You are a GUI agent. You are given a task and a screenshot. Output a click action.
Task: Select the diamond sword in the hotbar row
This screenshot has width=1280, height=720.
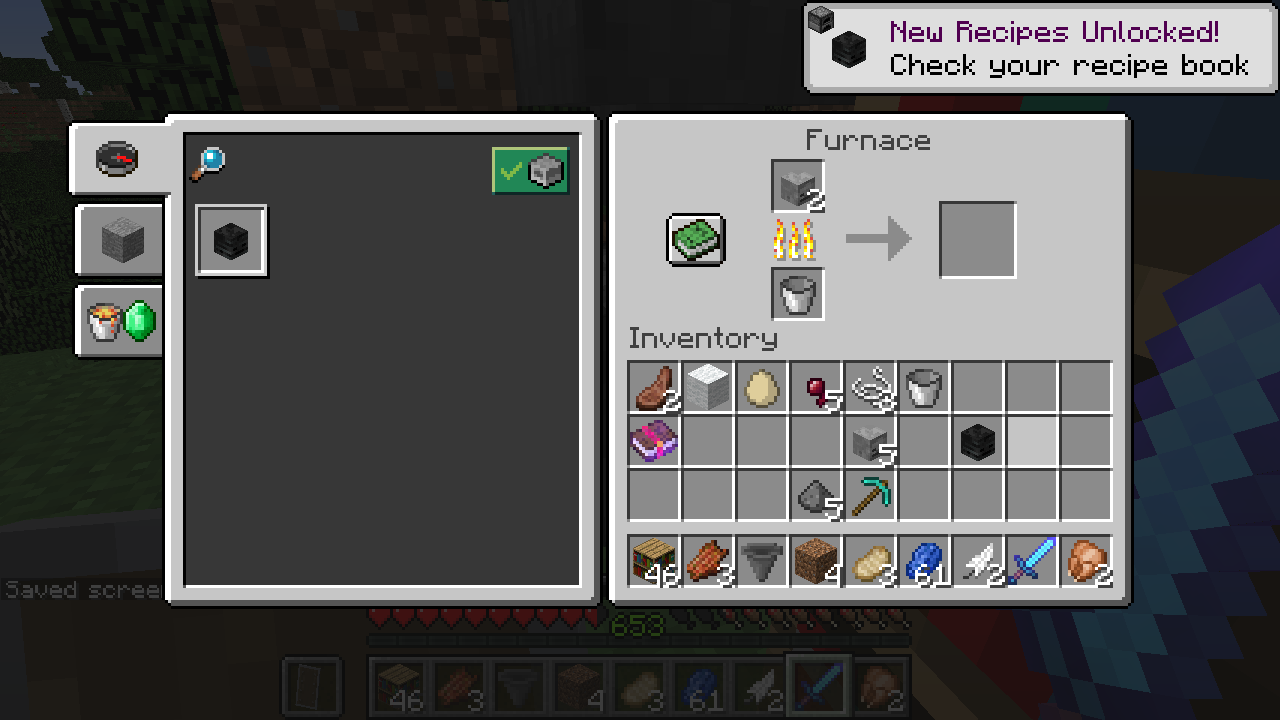tap(1032, 562)
